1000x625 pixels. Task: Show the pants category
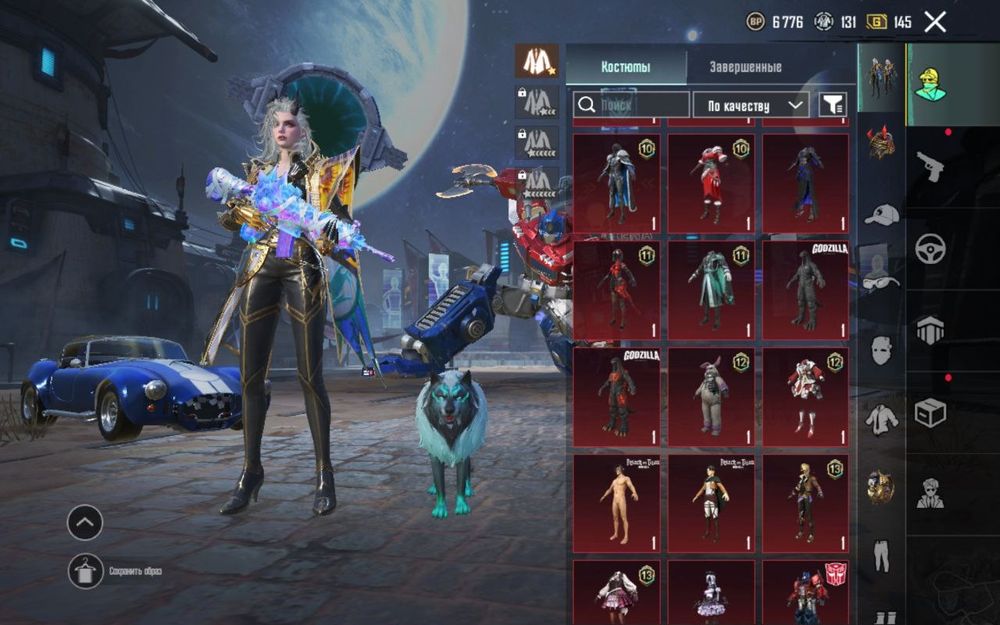881,556
